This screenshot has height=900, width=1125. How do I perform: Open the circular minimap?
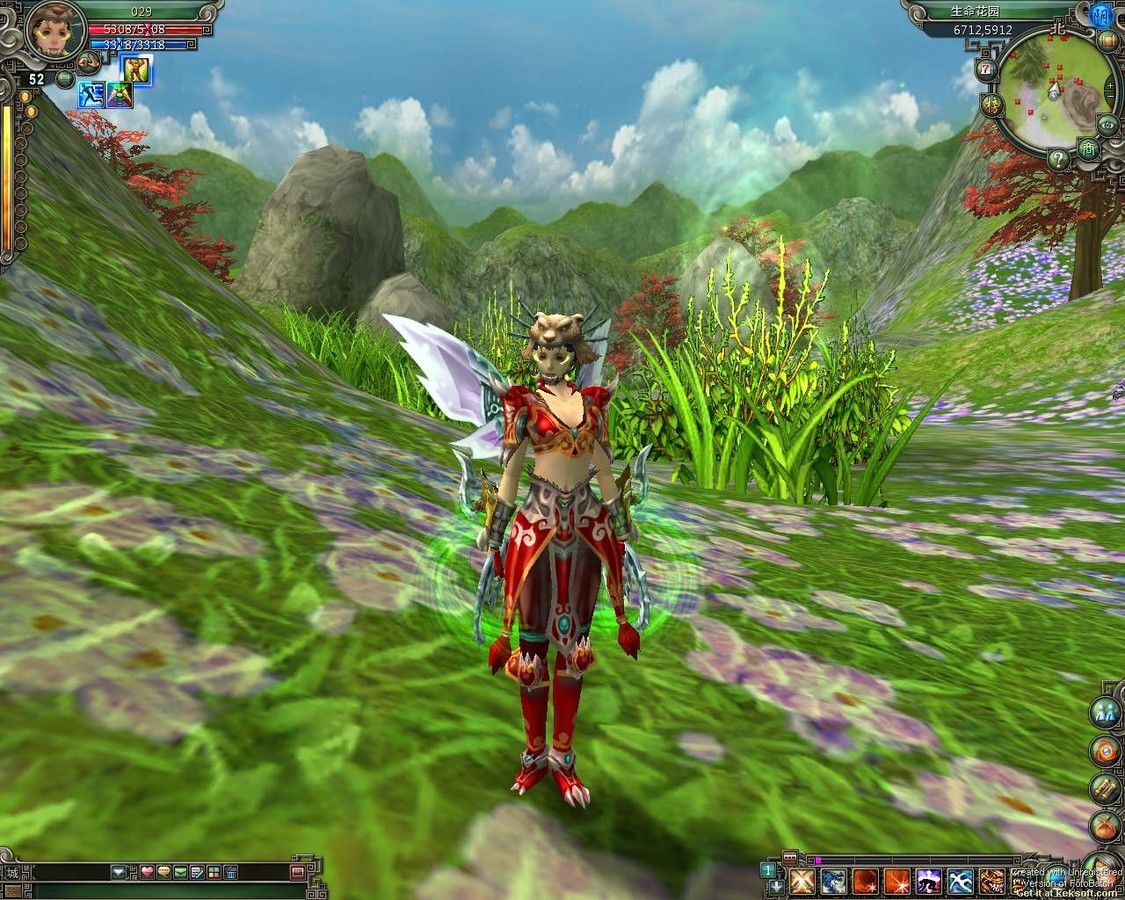click(x=1054, y=91)
